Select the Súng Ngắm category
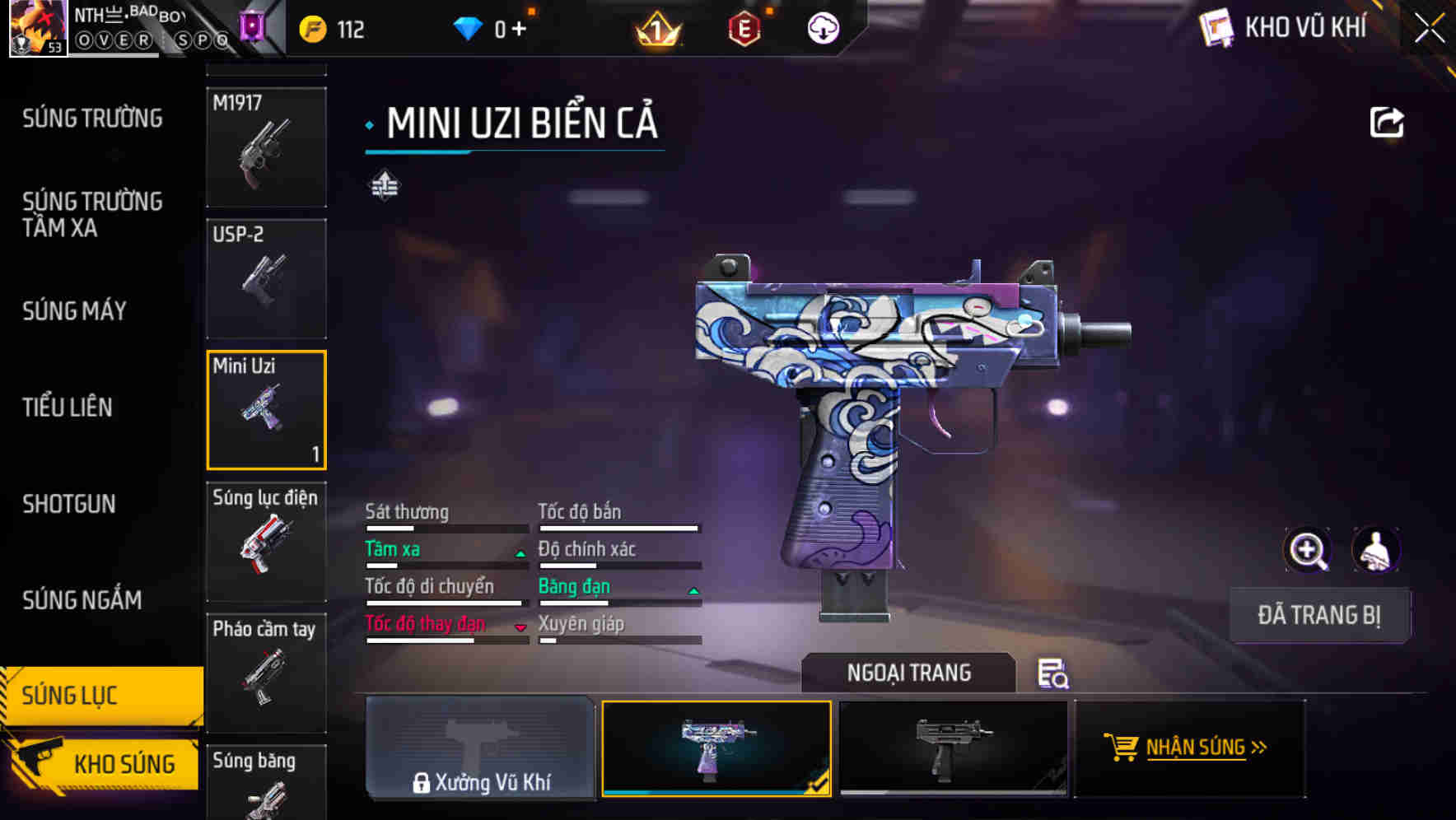The image size is (1456, 820). 82,600
